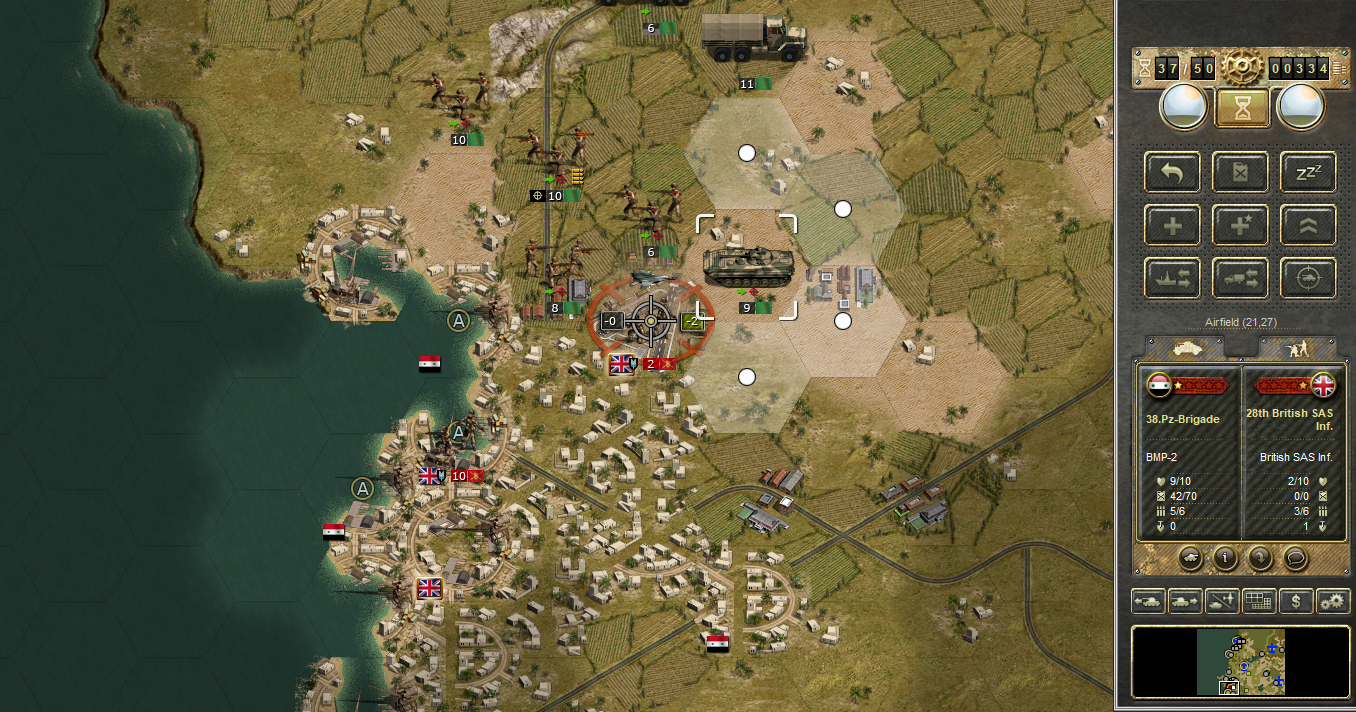End the turn with the hourglass button

tap(1242, 107)
